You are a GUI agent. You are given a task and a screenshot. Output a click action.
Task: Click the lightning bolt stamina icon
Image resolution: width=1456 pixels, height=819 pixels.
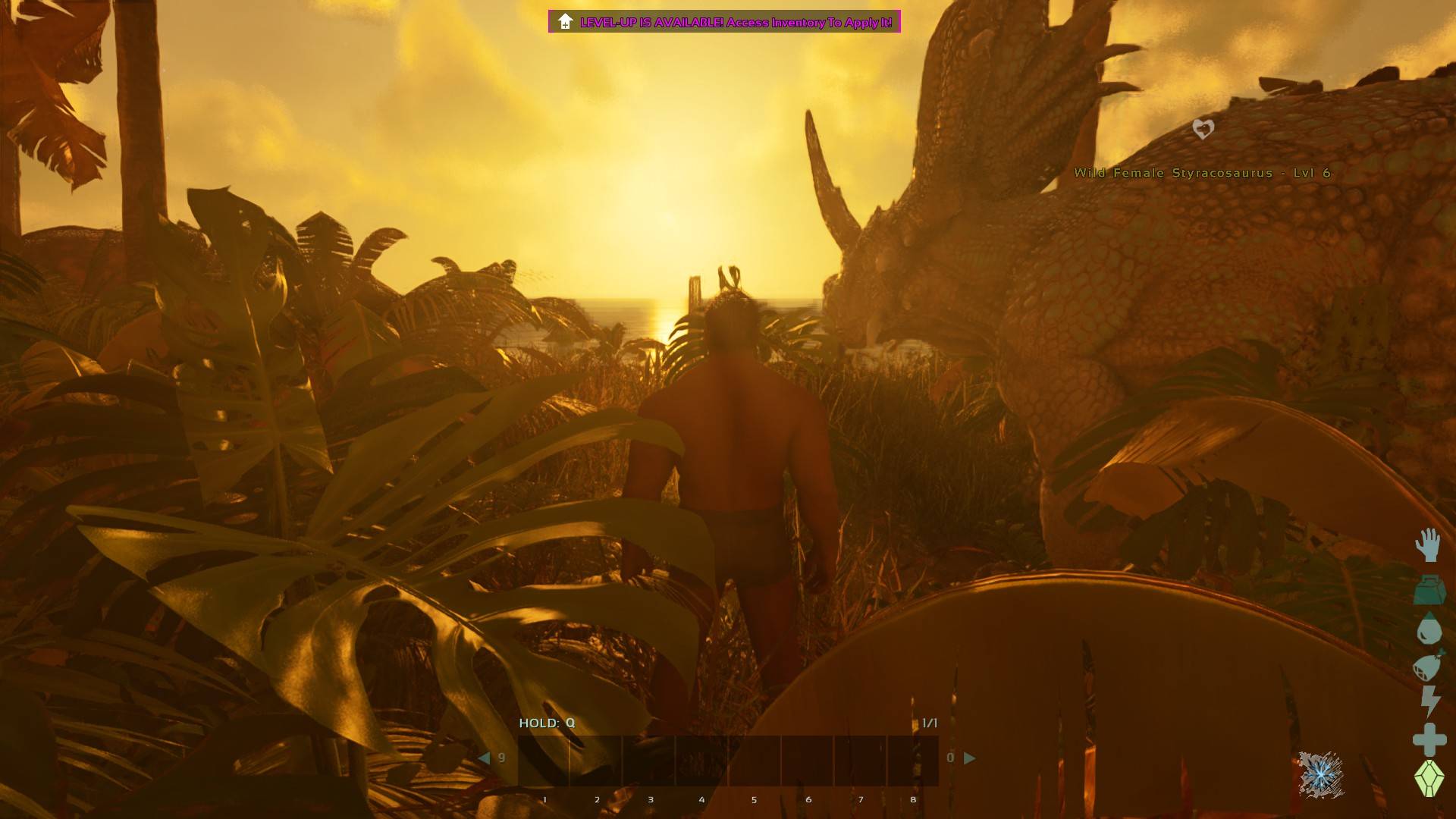coord(1429,701)
